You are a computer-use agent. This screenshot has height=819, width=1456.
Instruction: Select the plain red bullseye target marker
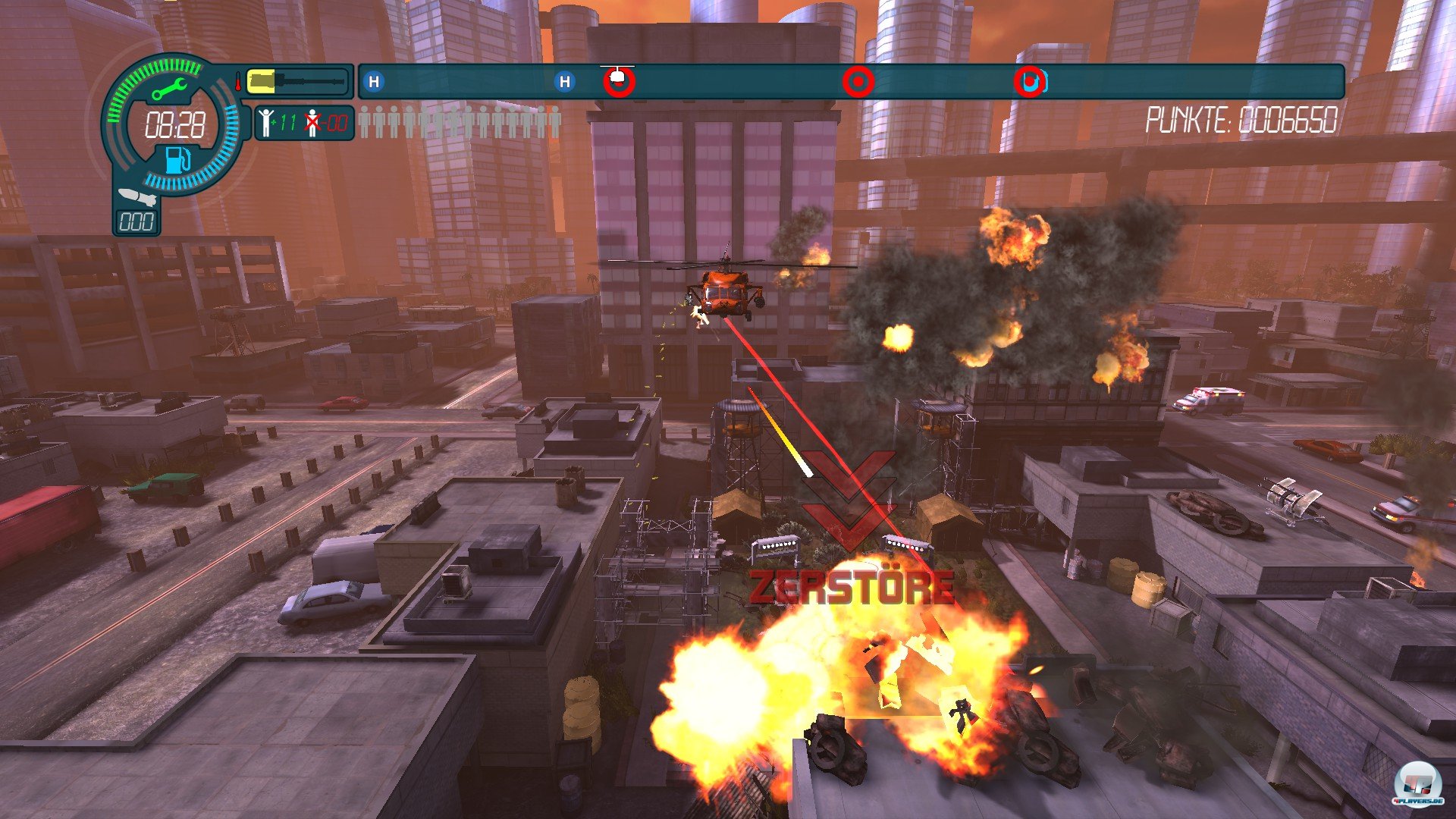click(x=858, y=80)
